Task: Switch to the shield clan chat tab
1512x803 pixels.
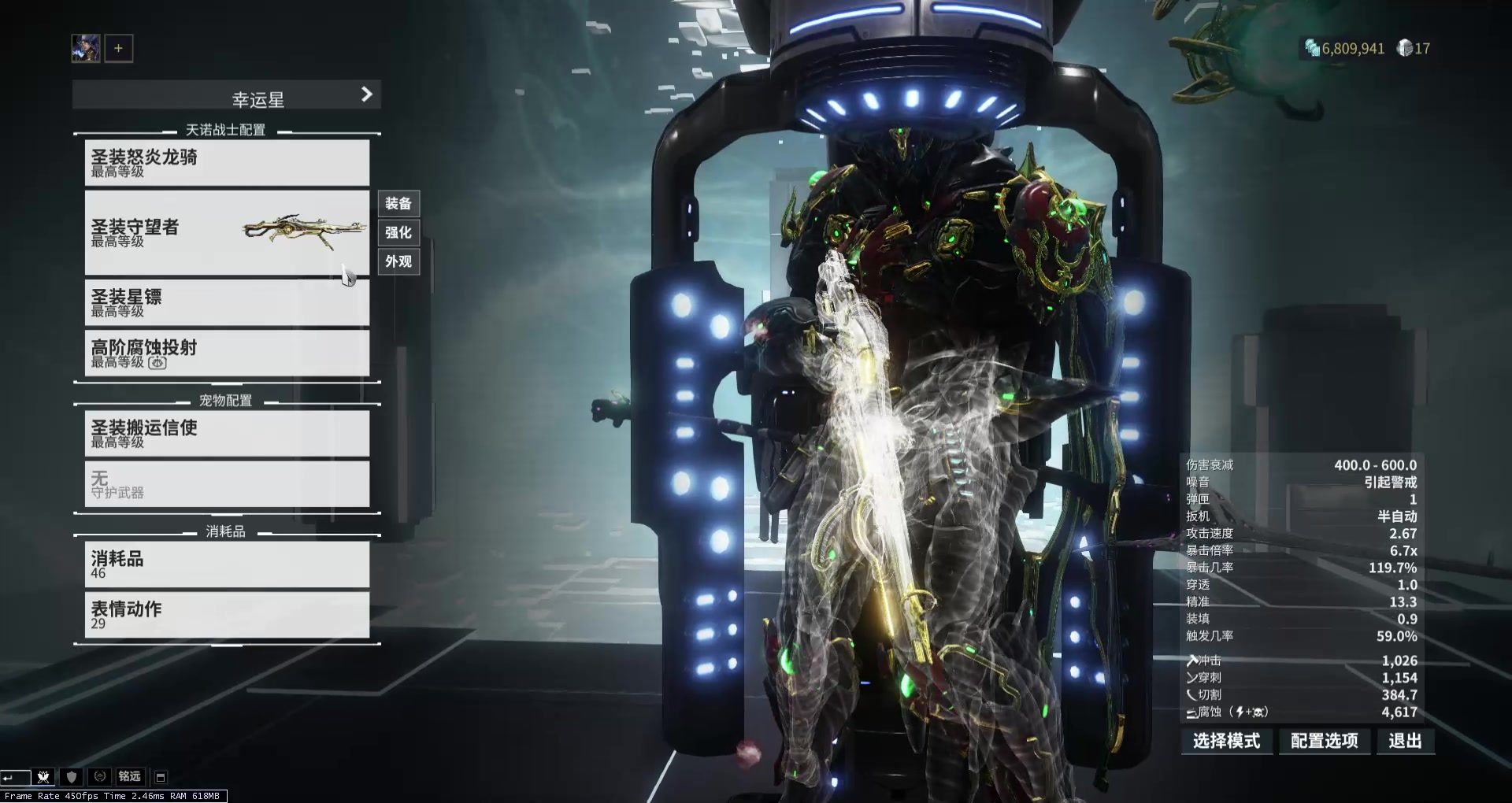Action: coord(72,777)
